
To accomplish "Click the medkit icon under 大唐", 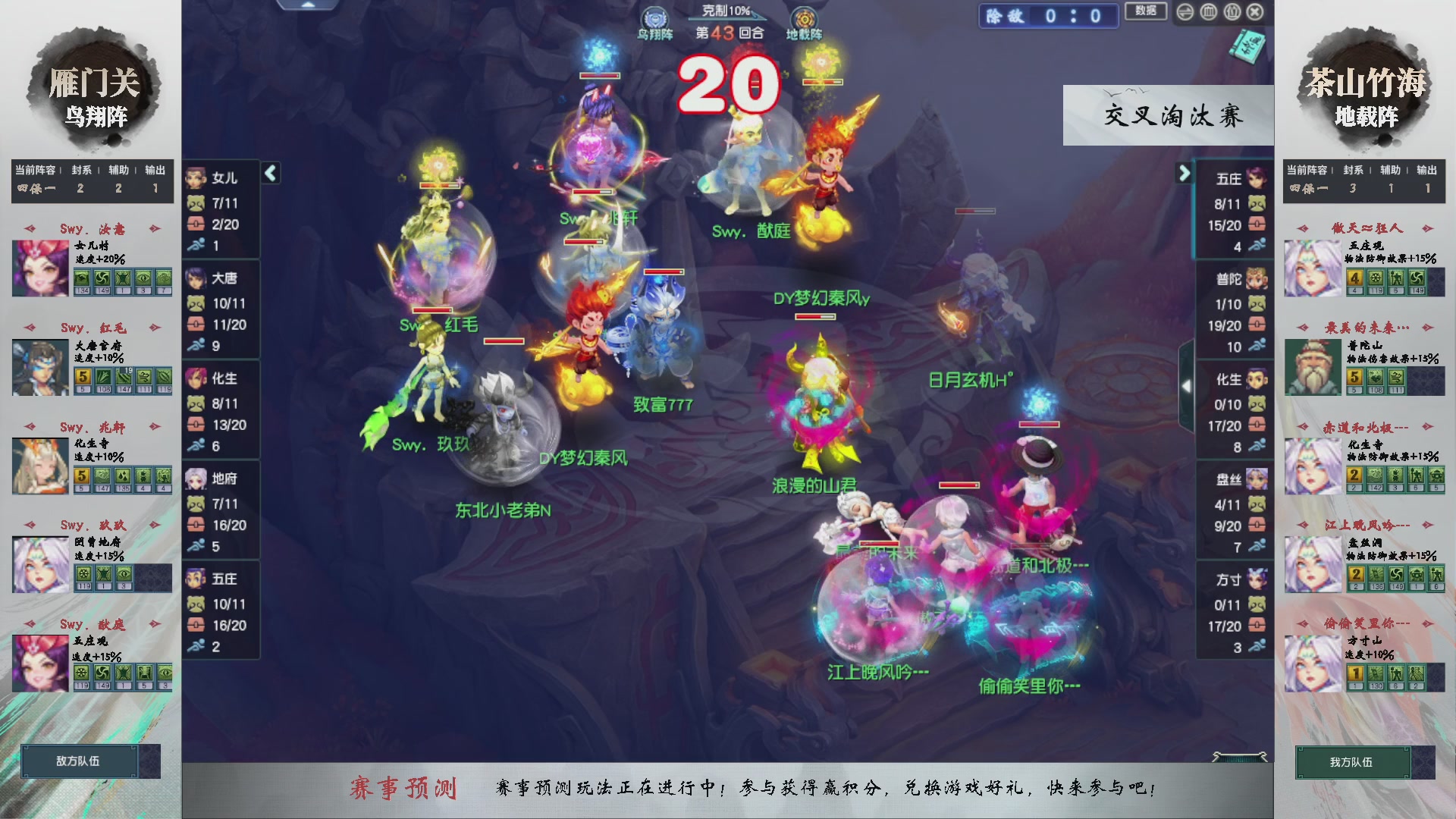I will (x=196, y=326).
